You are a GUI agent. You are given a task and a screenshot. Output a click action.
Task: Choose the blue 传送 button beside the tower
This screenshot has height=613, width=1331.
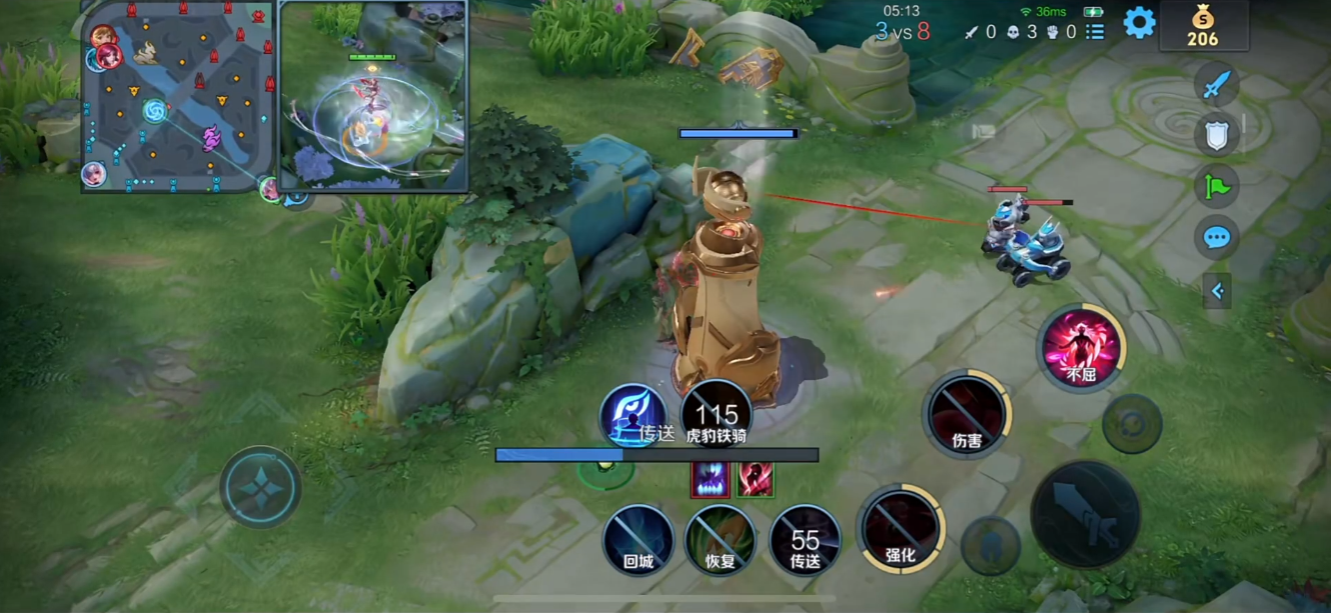point(634,416)
